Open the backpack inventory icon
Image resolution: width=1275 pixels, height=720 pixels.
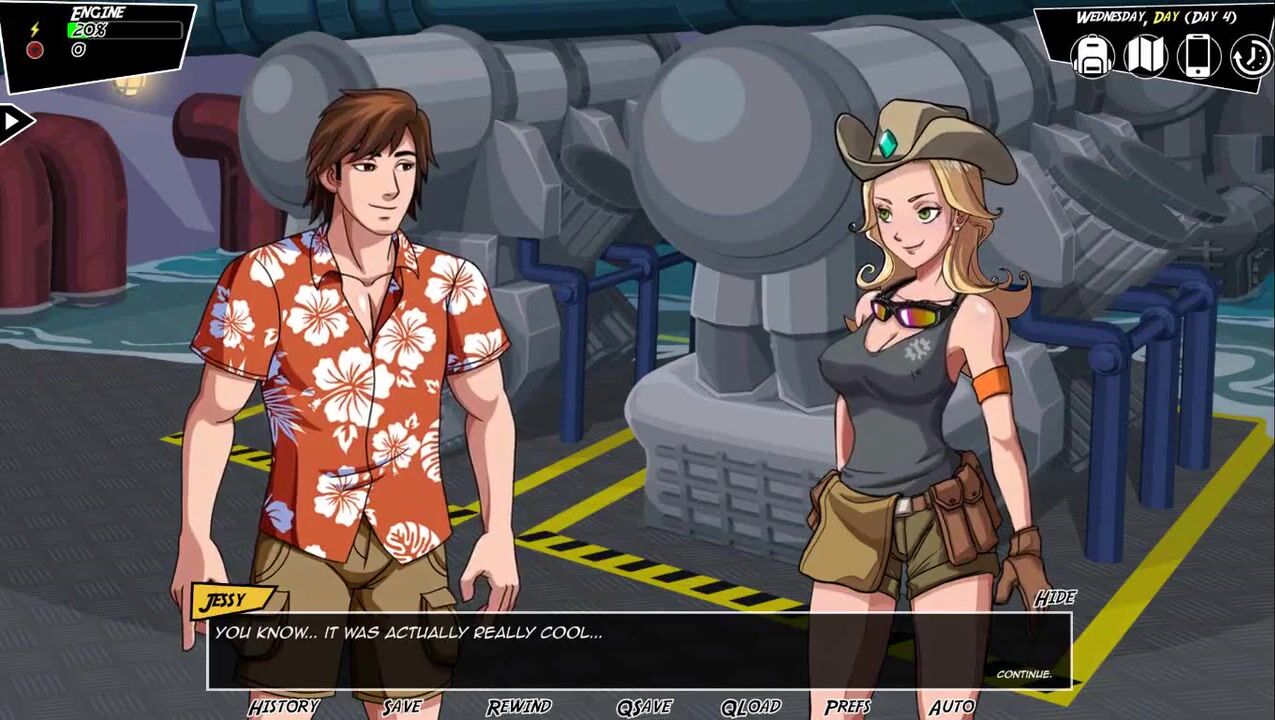[1092, 56]
